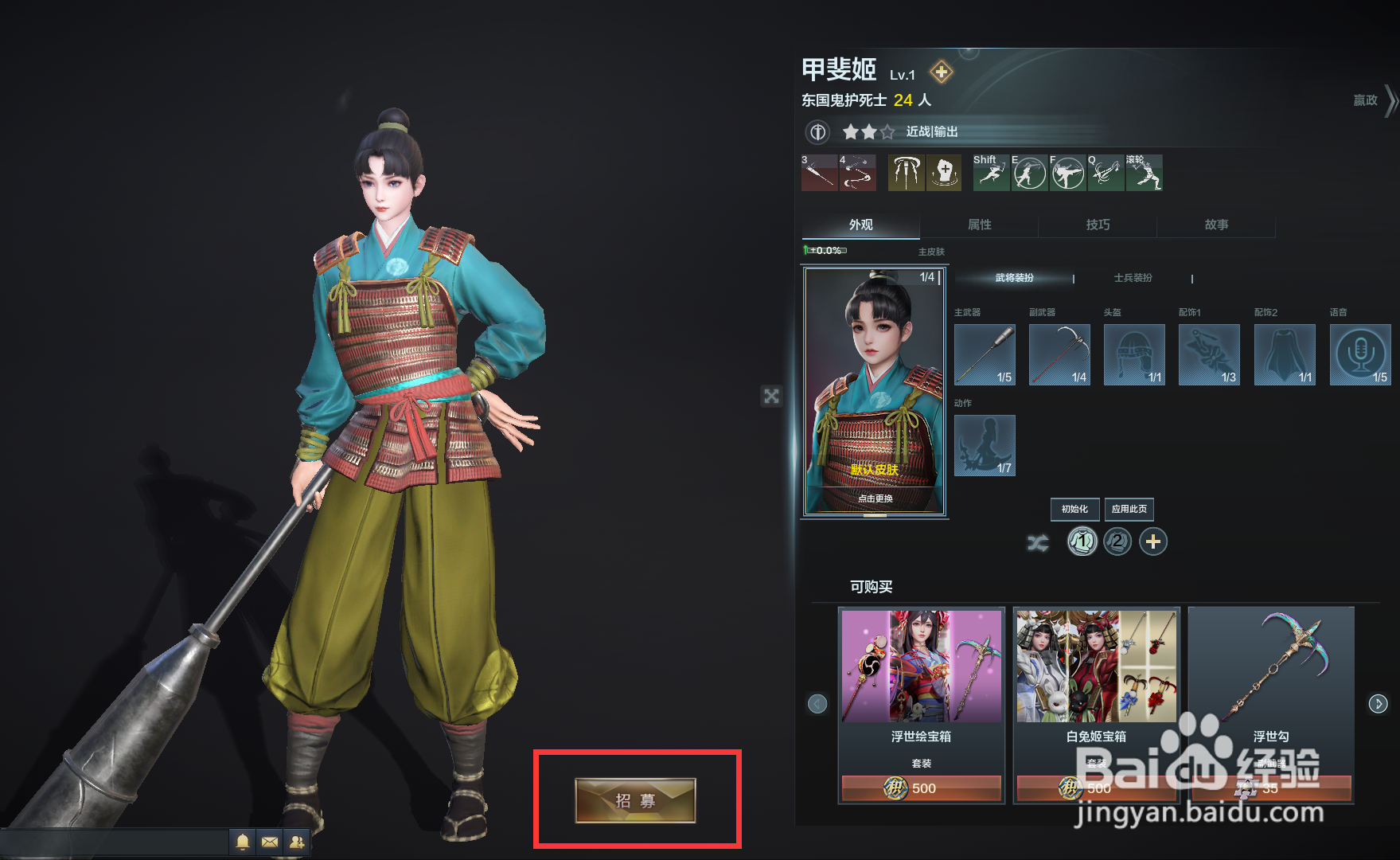Enable appearance preset slot 1
The image size is (1400, 860).
point(1081,541)
